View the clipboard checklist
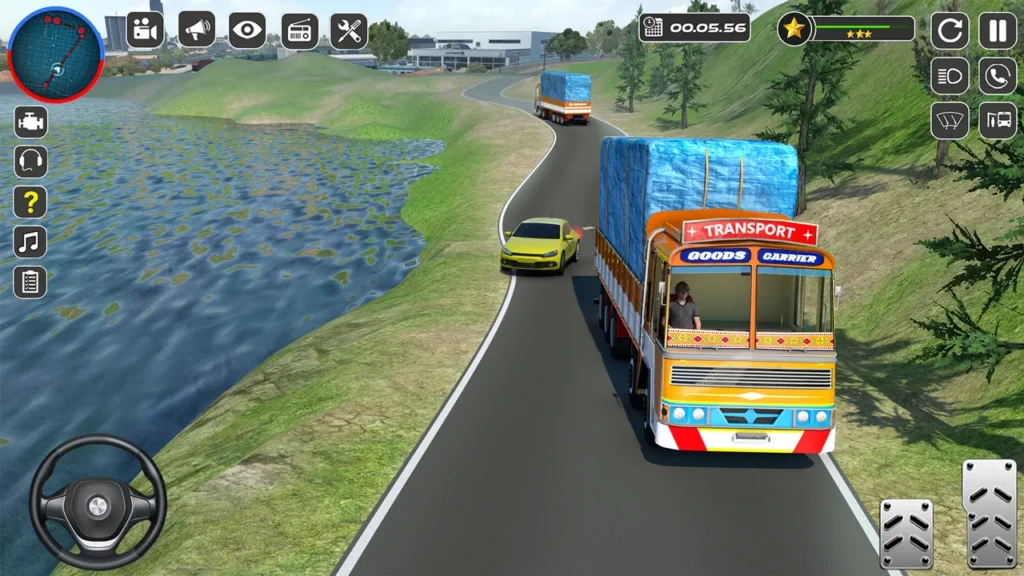The width and height of the screenshot is (1024, 576). (x=30, y=281)
